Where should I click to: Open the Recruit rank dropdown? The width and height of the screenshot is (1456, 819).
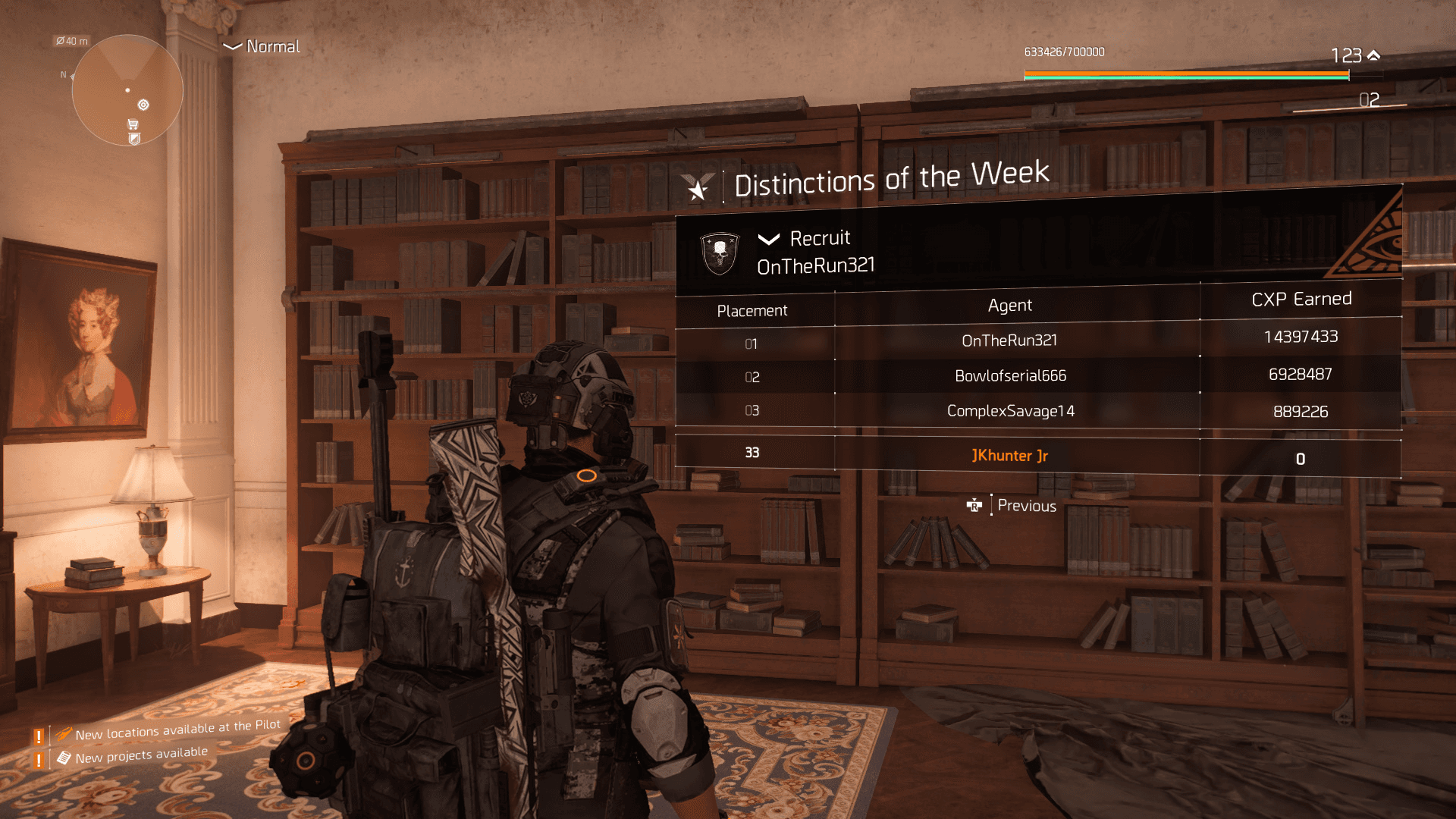click(805, 239)
